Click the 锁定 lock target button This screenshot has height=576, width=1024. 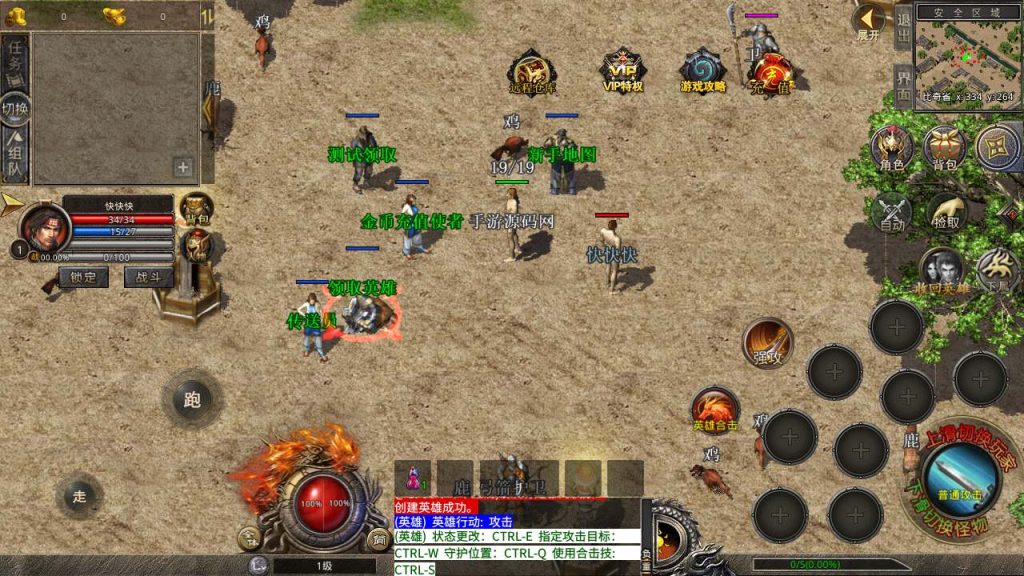(84, 278)
